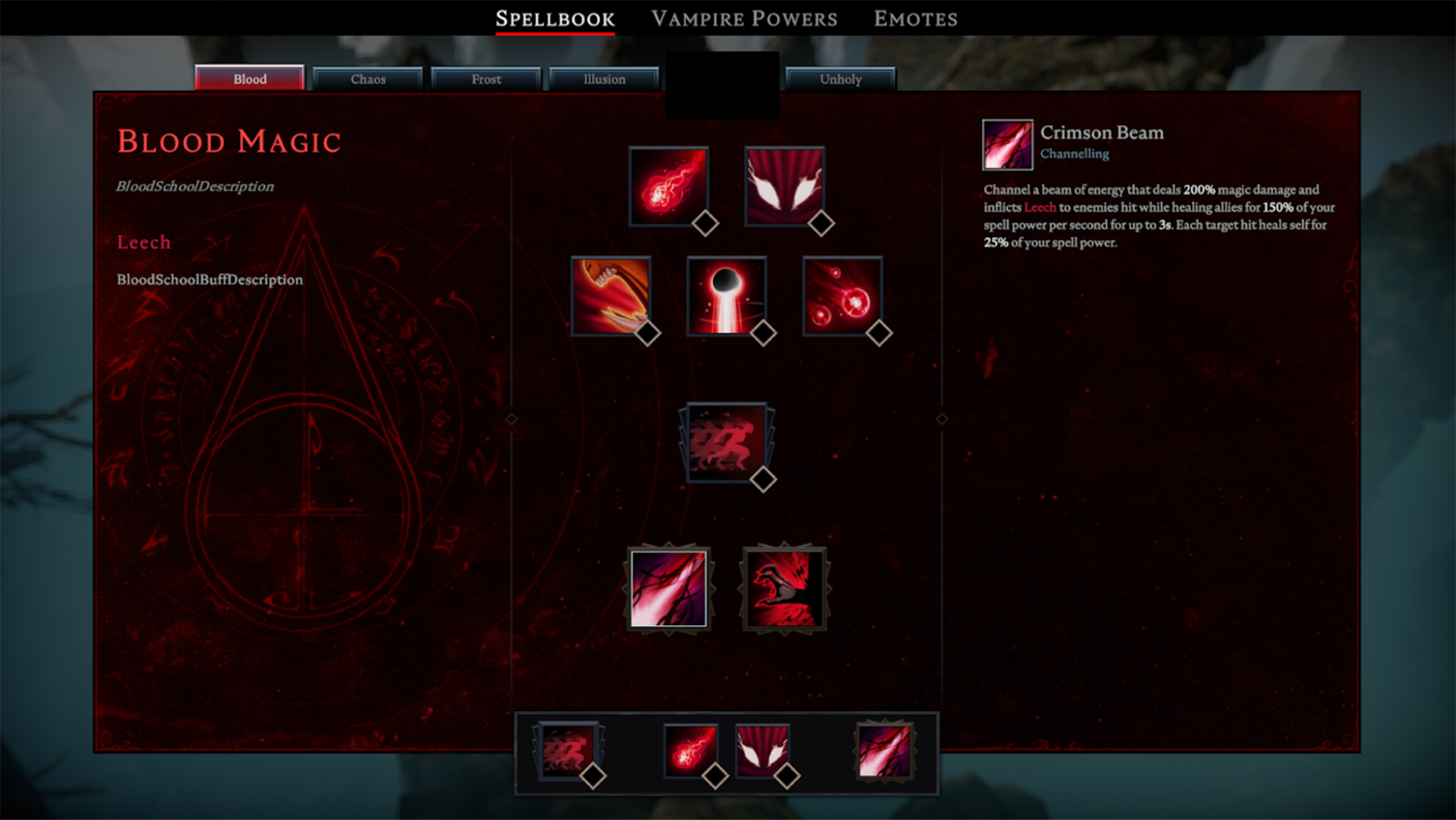Choose the glowing red orbs spell
The height and width of the screenshot is (820, 1456).
(x=843, y=296)
